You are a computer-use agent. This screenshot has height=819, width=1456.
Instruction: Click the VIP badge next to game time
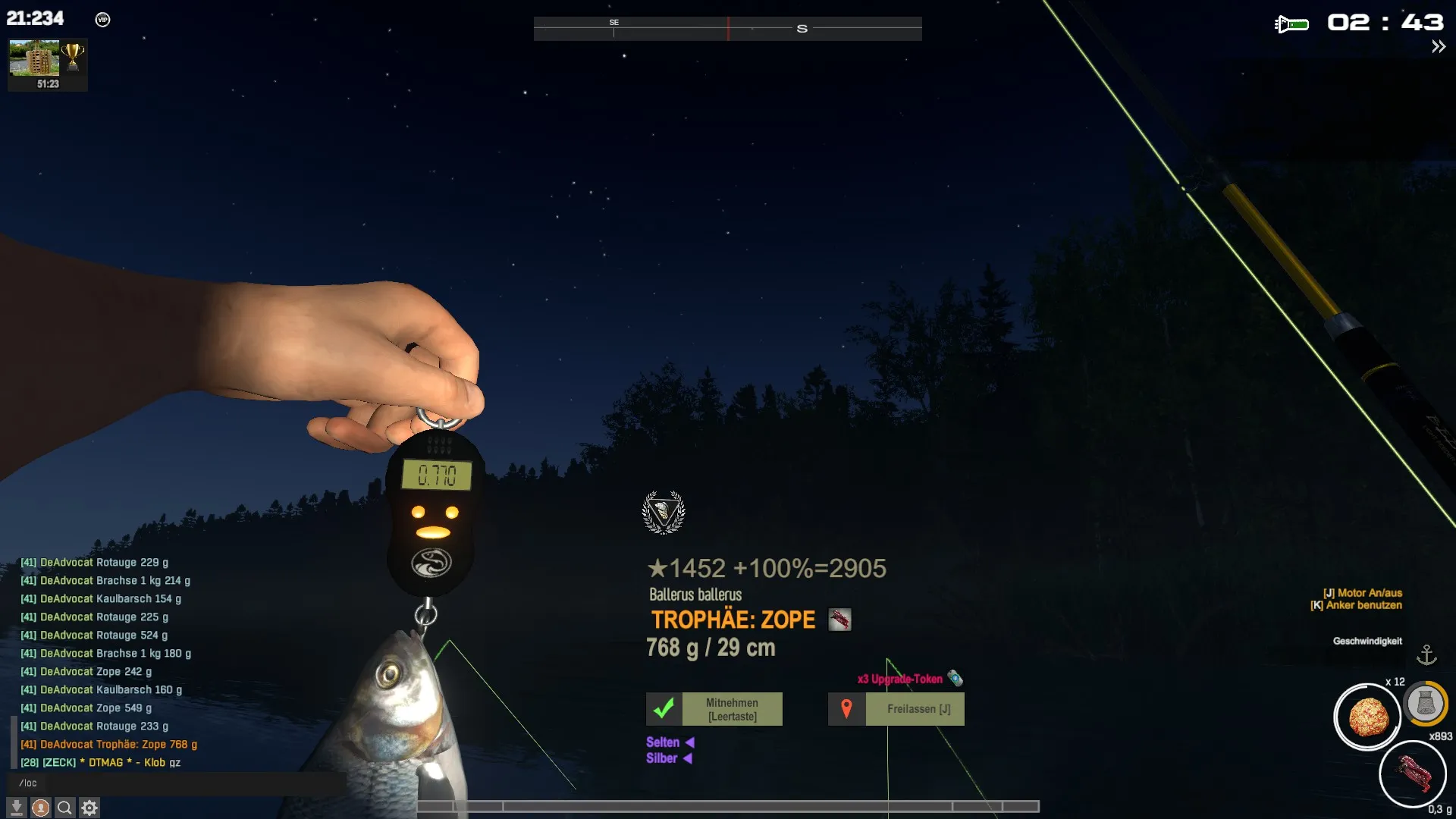103,20
